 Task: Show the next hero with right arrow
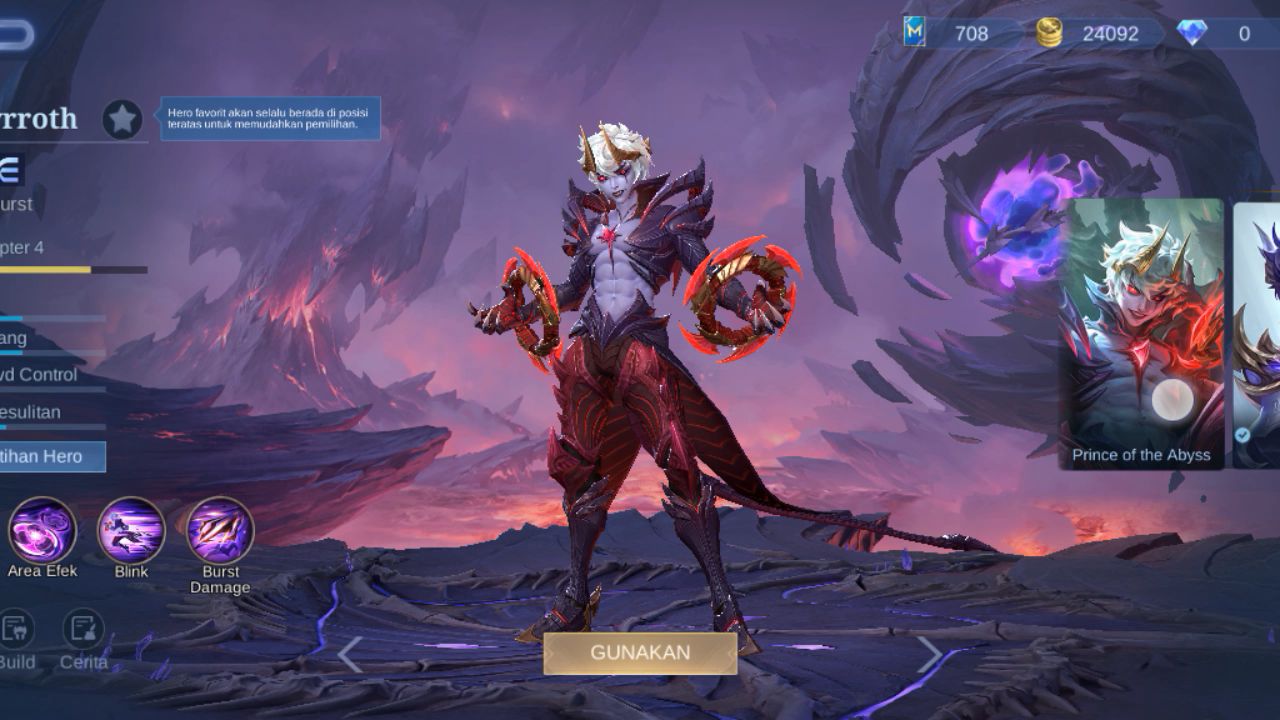click(929, 655)
